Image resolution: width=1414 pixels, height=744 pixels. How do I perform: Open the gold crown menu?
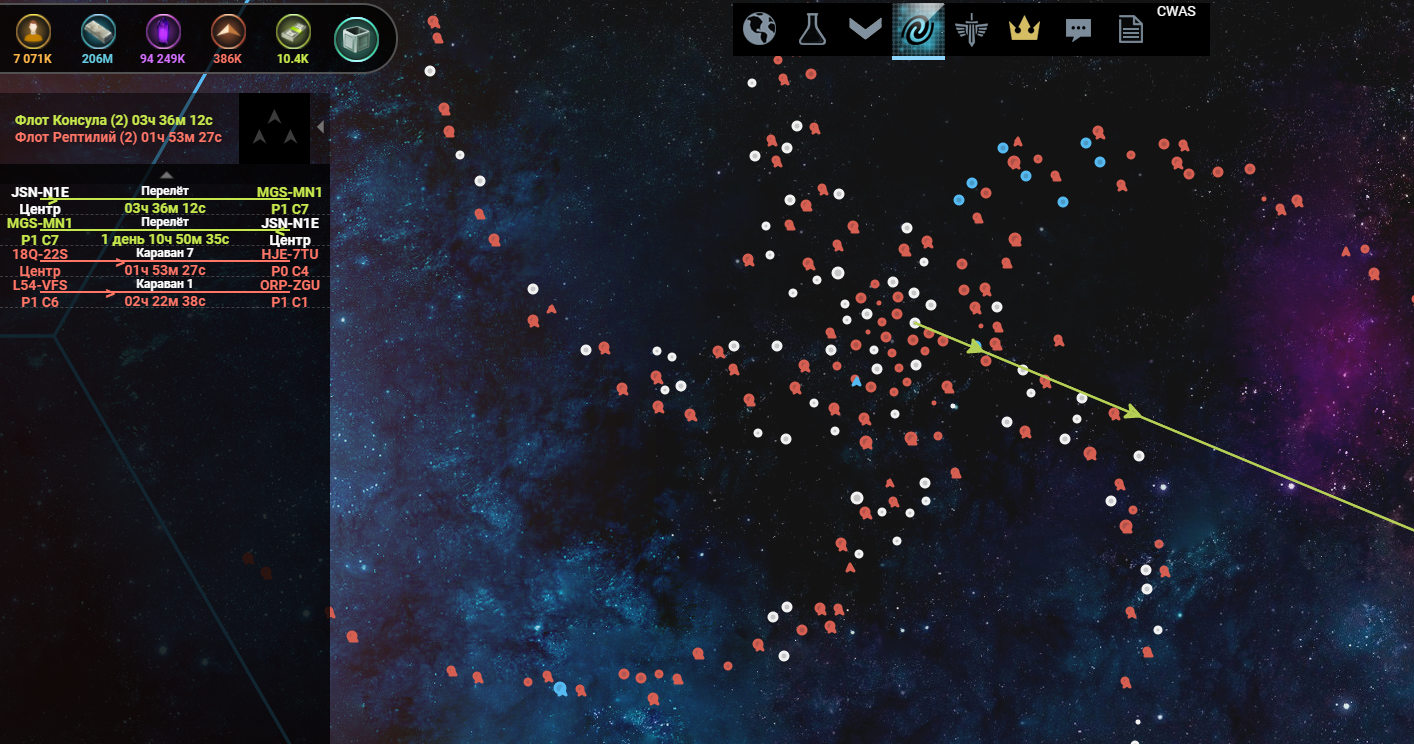1024,29
